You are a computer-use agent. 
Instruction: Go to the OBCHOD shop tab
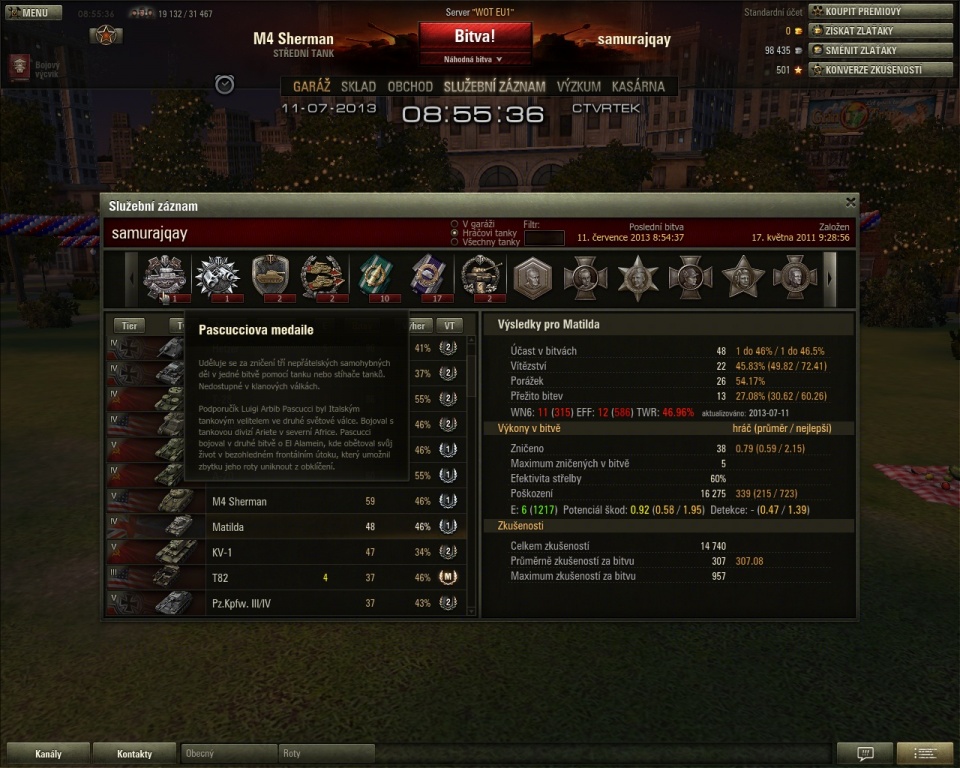tap(410, 86)
